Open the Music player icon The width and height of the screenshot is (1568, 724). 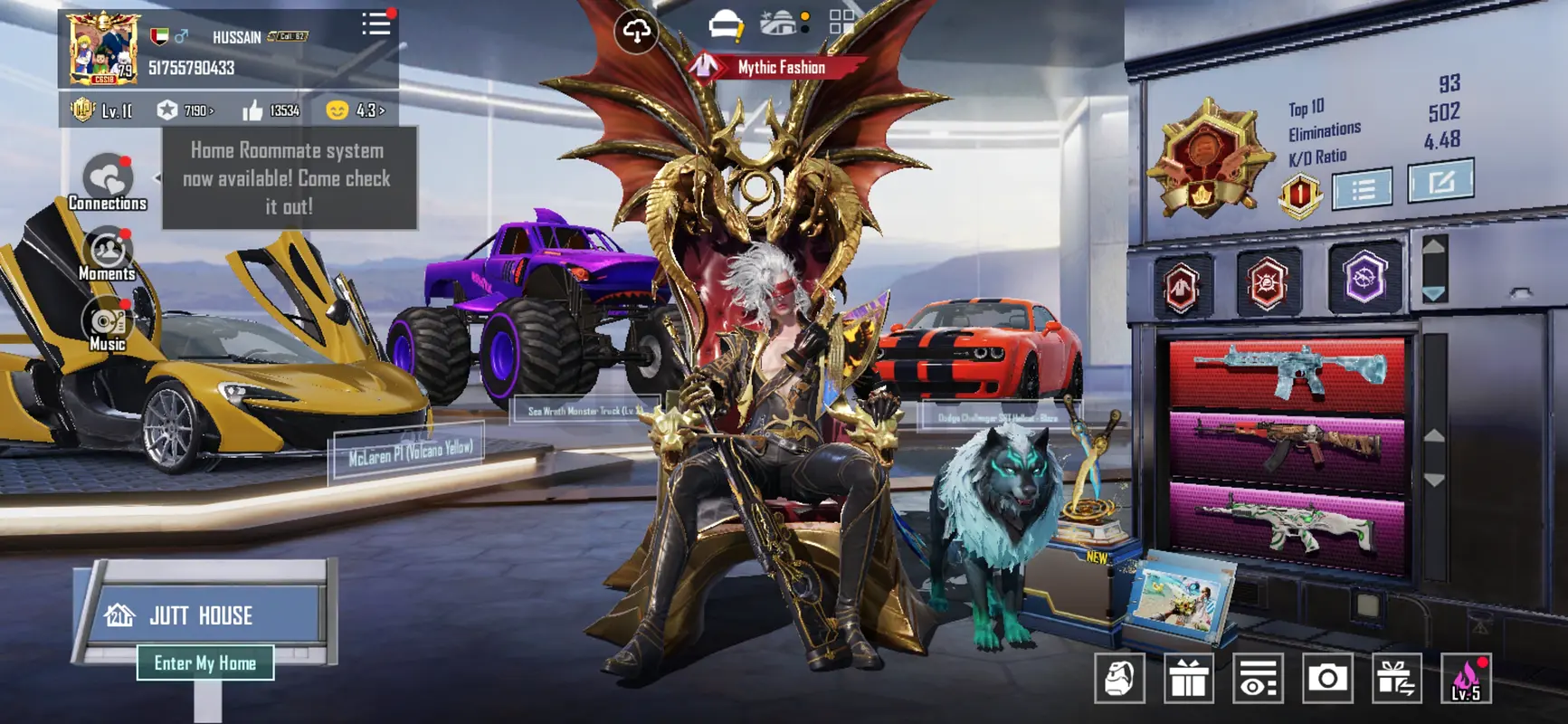click(107, 324)
